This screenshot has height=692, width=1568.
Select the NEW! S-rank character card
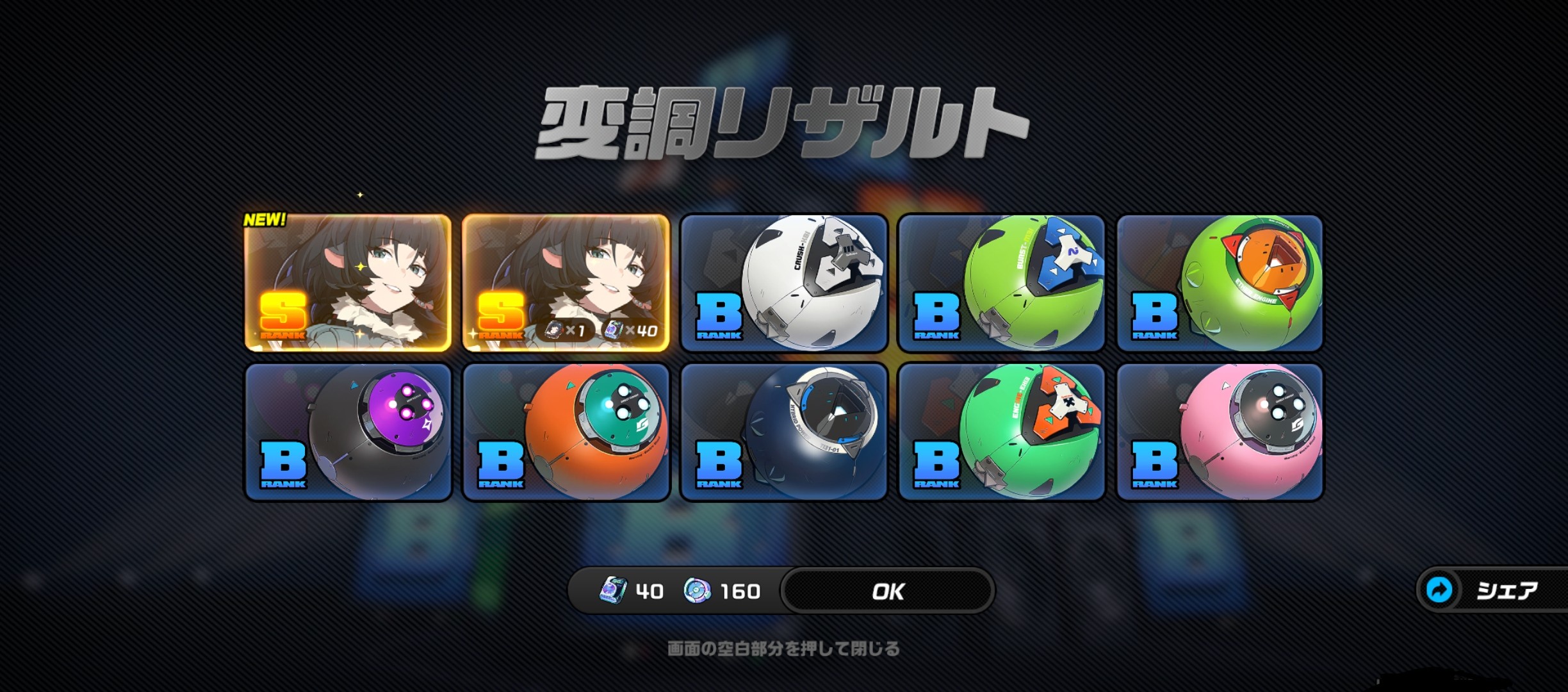[348, 283]
